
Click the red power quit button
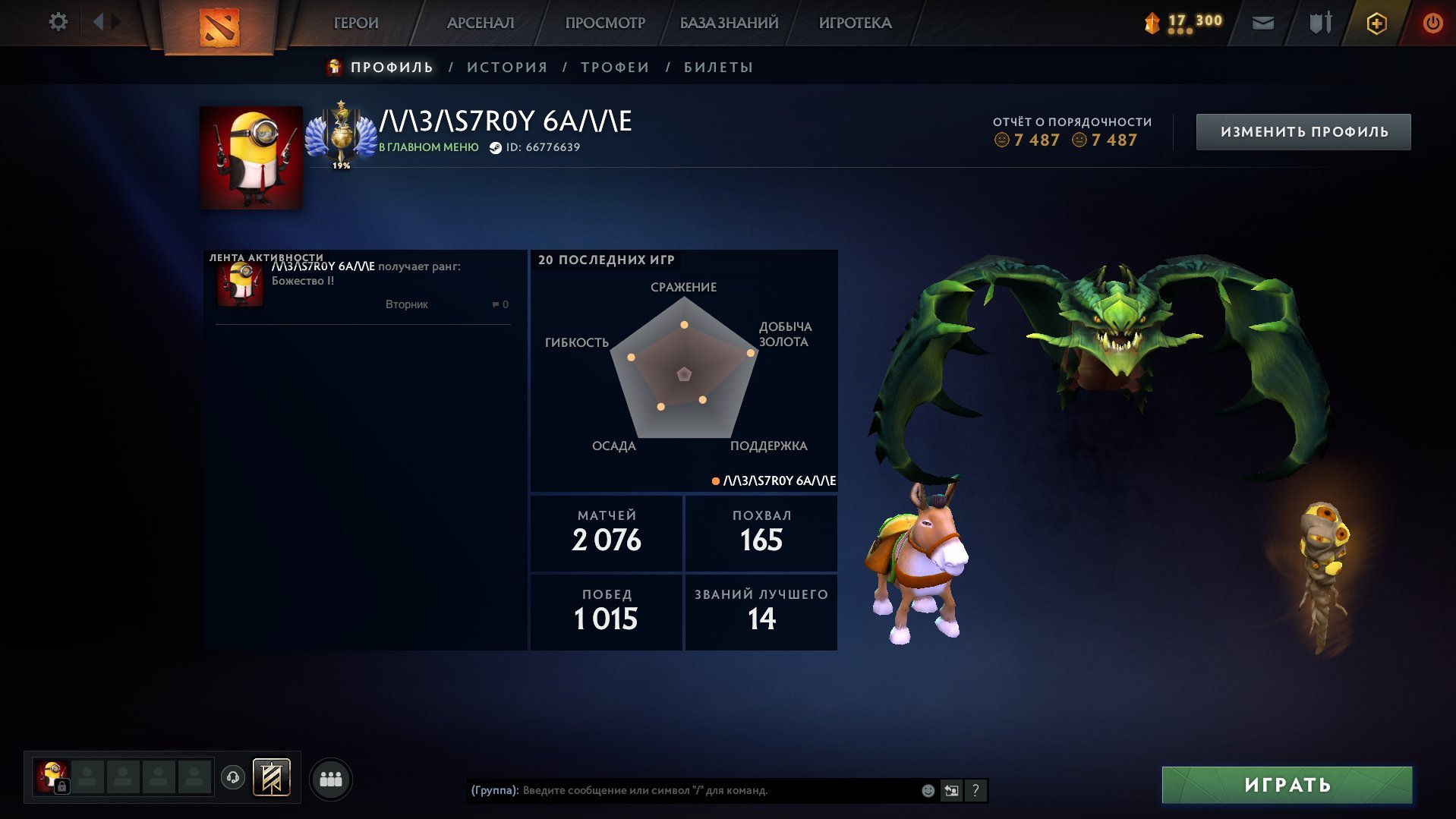[x=1432, y=23]
